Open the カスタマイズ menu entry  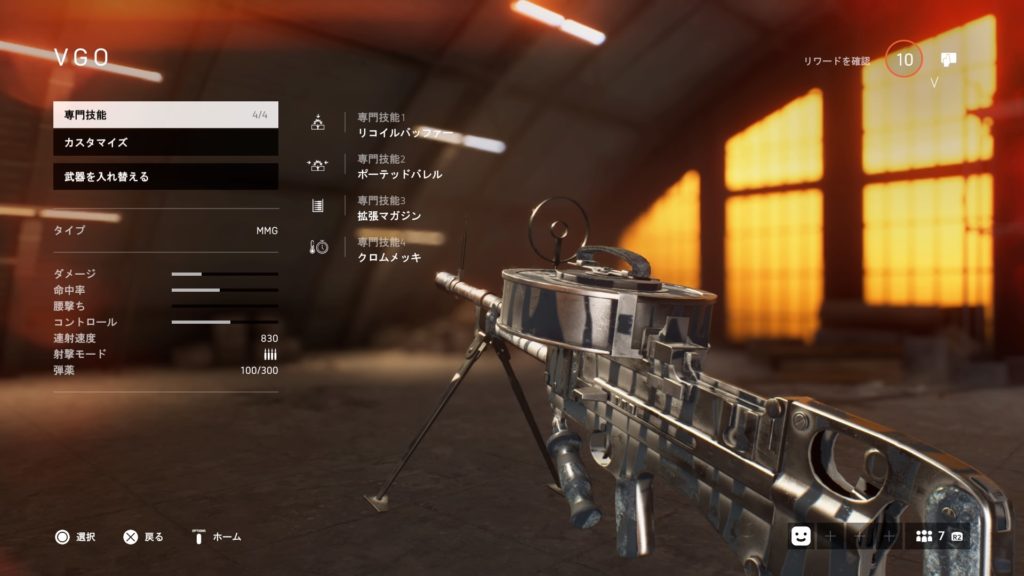(x=165, y=143)
